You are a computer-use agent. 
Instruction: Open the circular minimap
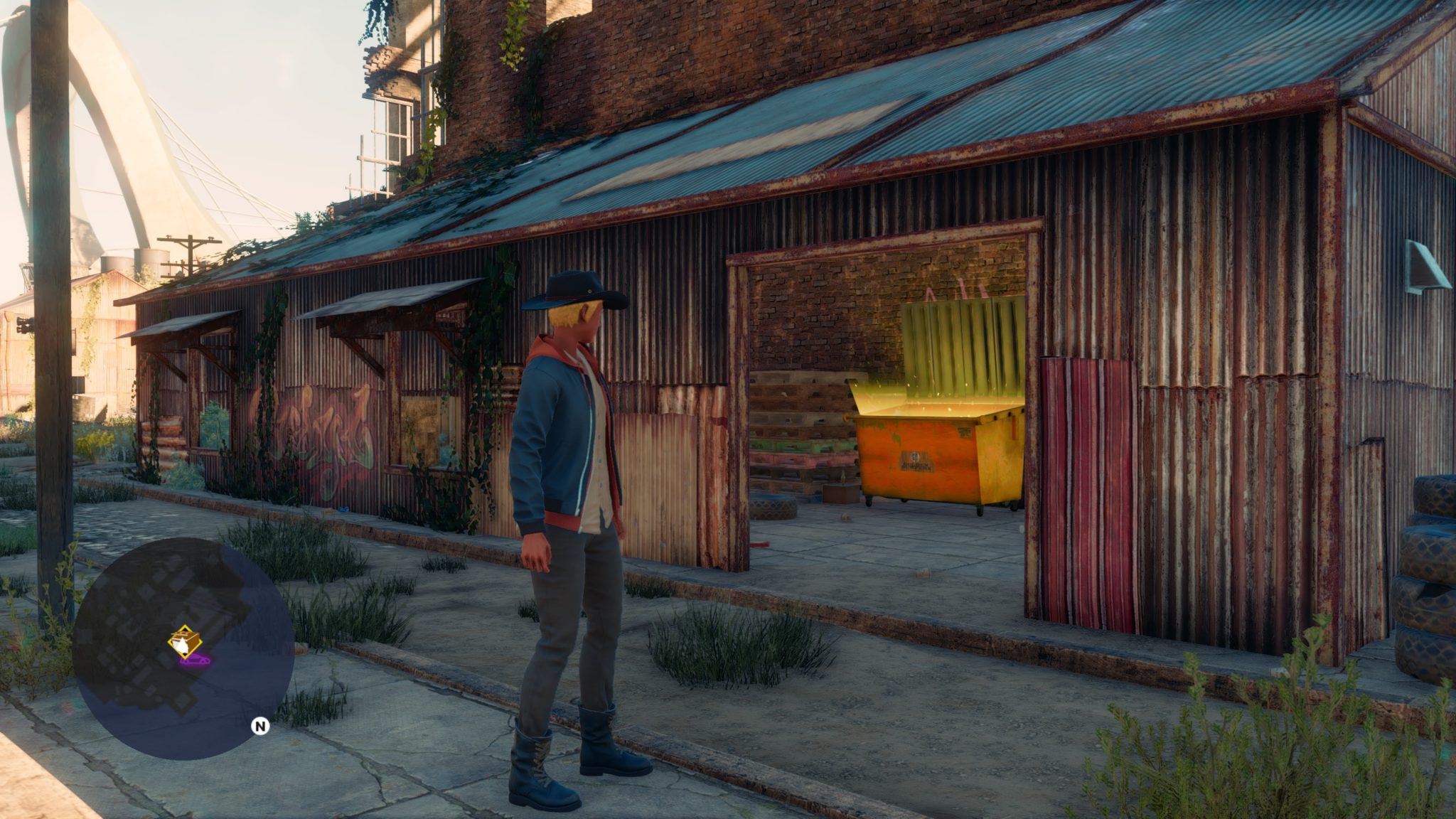(183, 648)
